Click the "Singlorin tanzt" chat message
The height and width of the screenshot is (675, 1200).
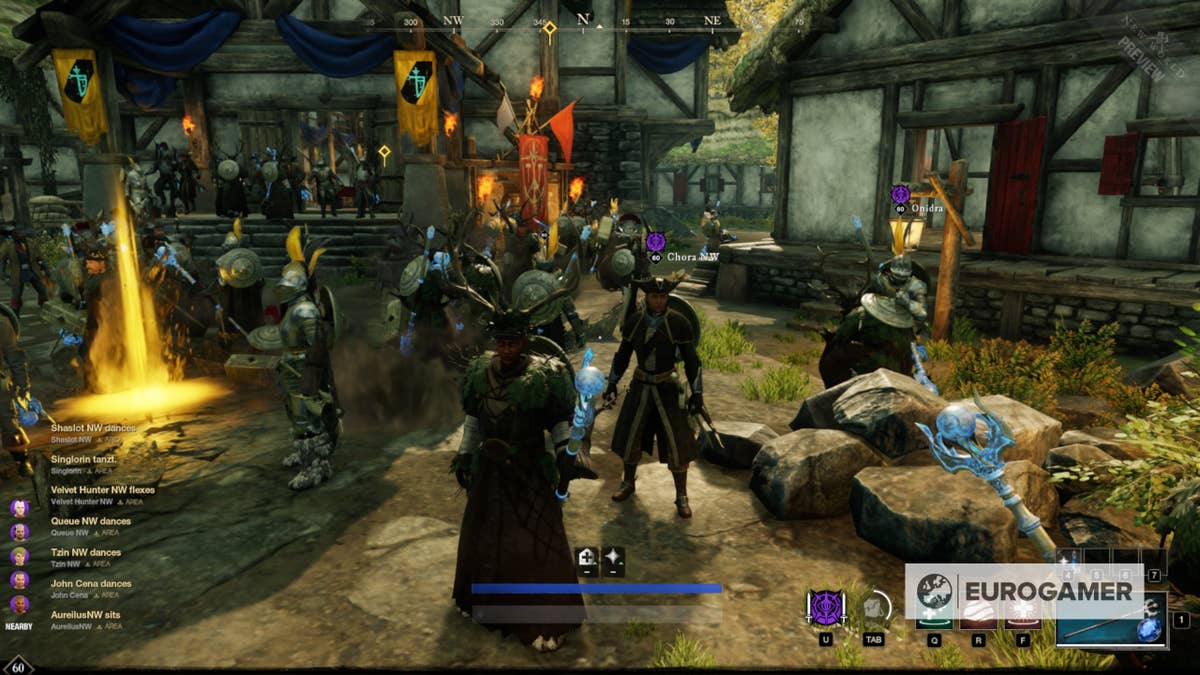coord(84,459)
